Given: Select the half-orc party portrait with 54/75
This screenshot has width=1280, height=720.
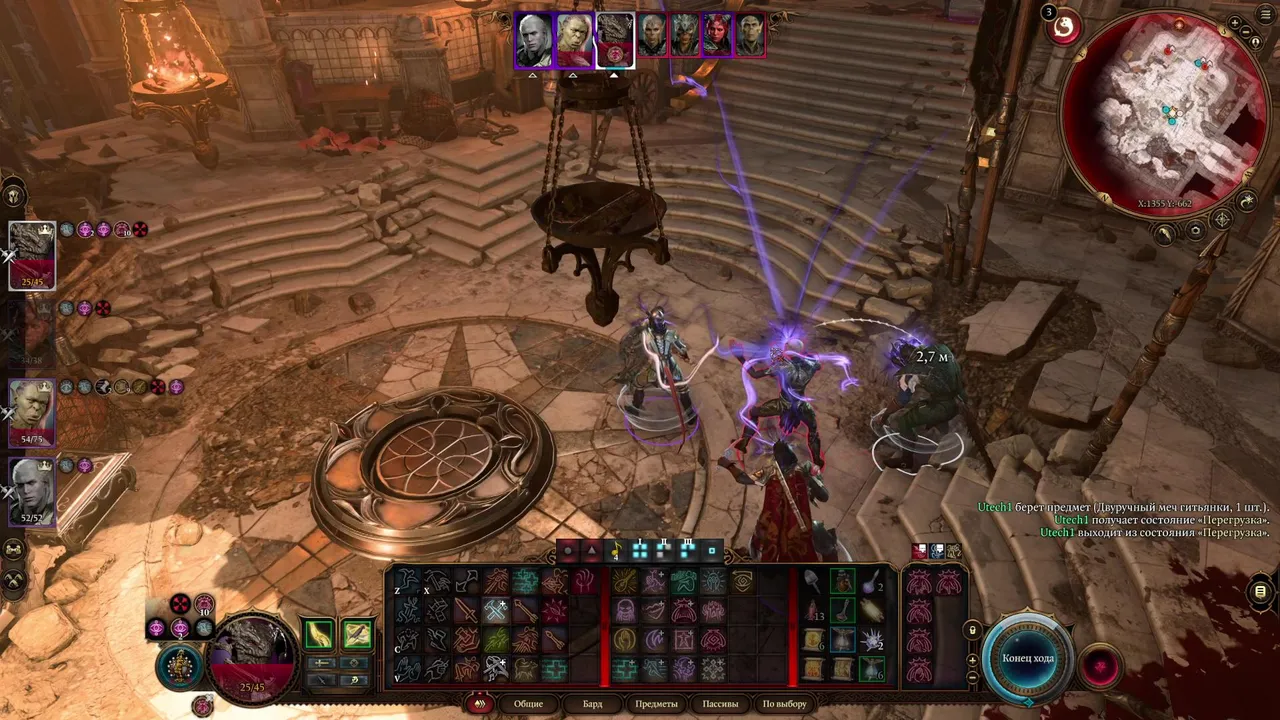Looking at the screenshot, I should pyautogui.click(x=32, y=411).
